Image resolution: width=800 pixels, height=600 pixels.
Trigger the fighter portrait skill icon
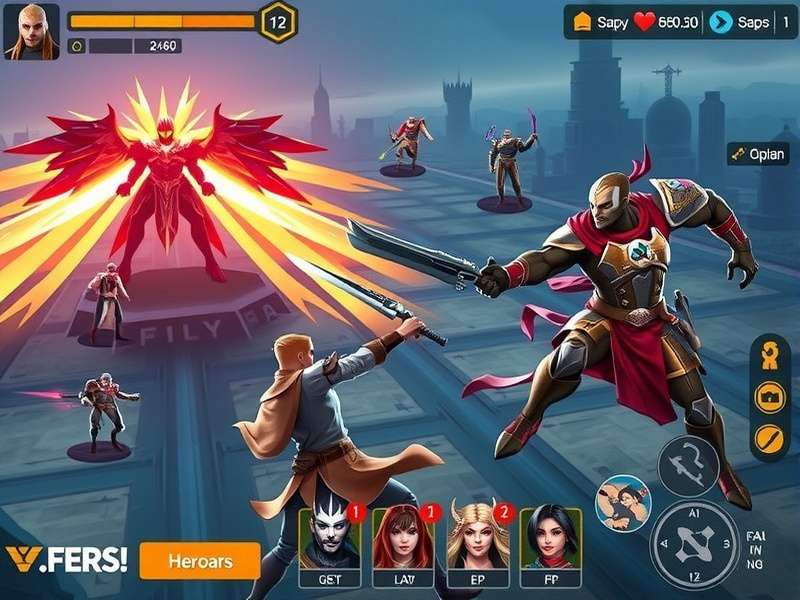622,502
